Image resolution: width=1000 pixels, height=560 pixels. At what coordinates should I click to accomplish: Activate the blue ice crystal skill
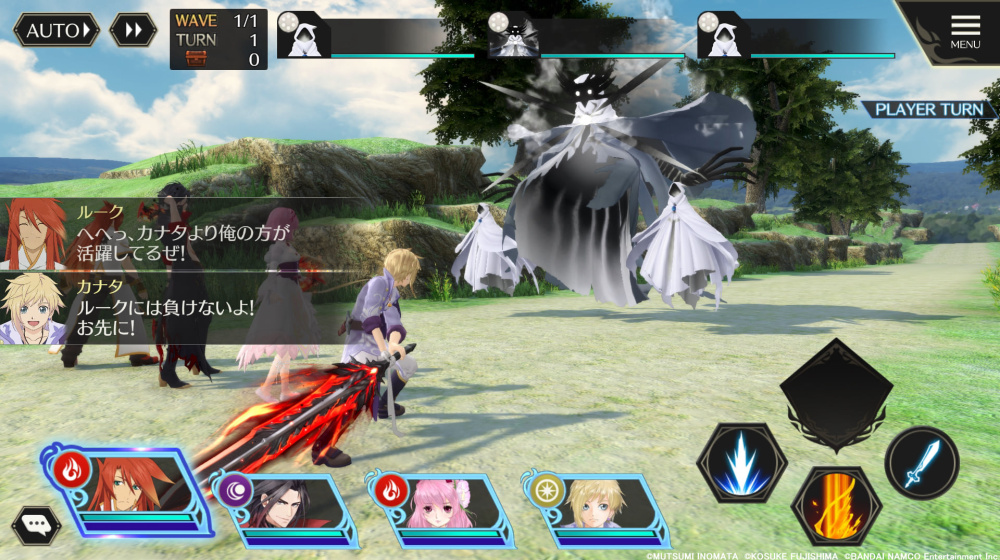click(742, 462)
